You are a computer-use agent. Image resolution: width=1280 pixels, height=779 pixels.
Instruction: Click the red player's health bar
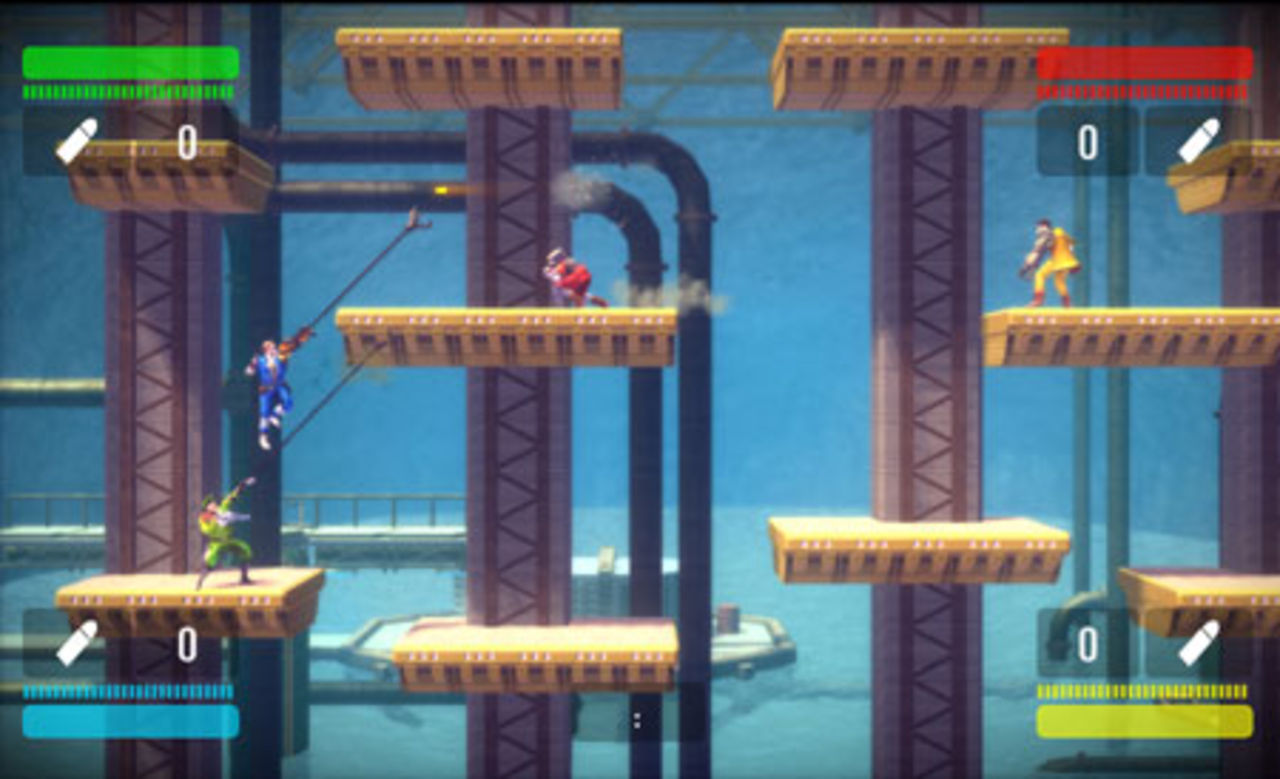coord(1145,63)
